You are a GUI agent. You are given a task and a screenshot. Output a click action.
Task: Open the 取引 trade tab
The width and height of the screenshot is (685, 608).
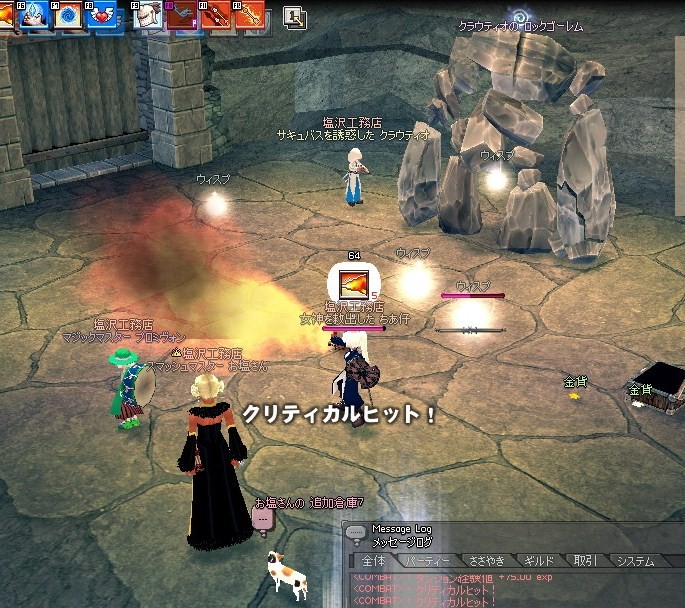(x=585, y=561)
